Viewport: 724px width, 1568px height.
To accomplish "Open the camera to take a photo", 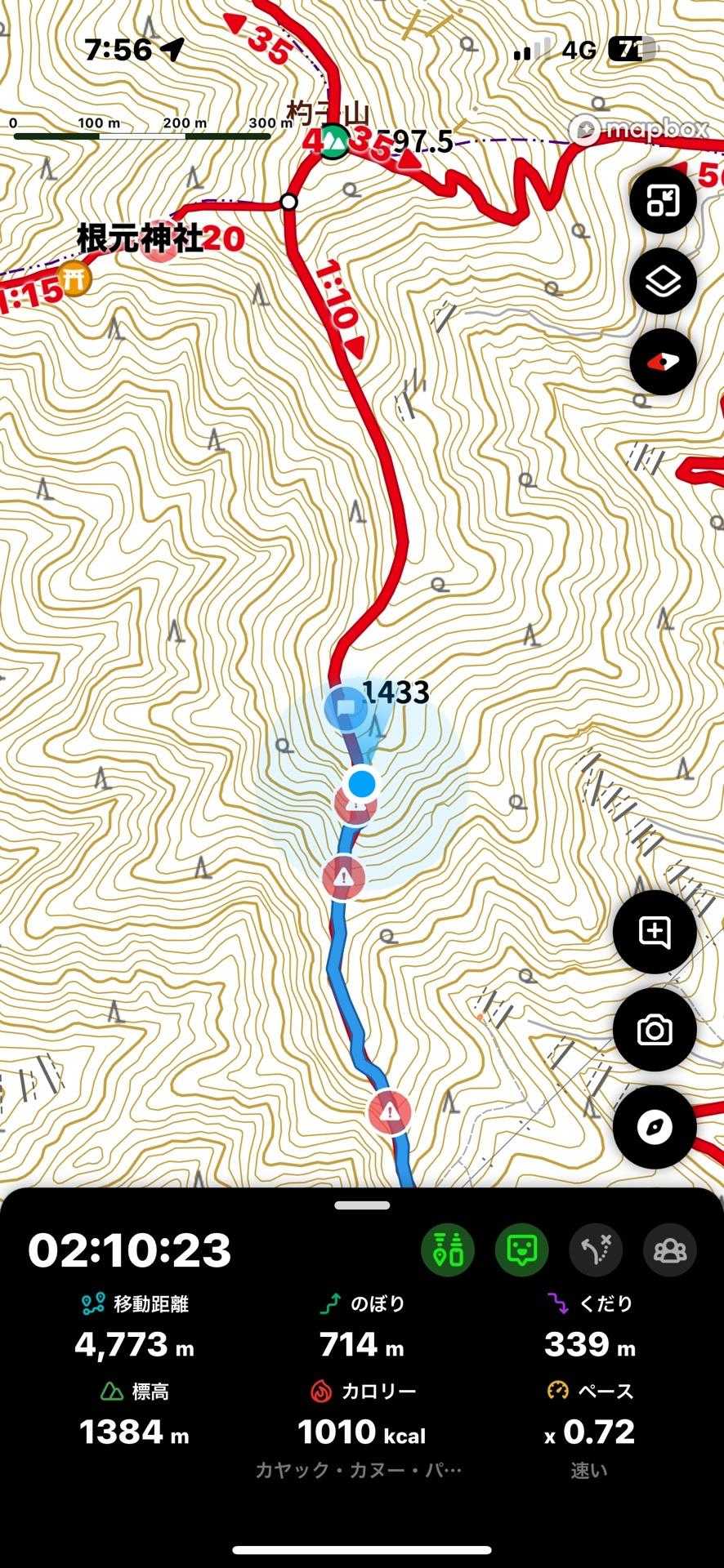I will click(655, 1030).
